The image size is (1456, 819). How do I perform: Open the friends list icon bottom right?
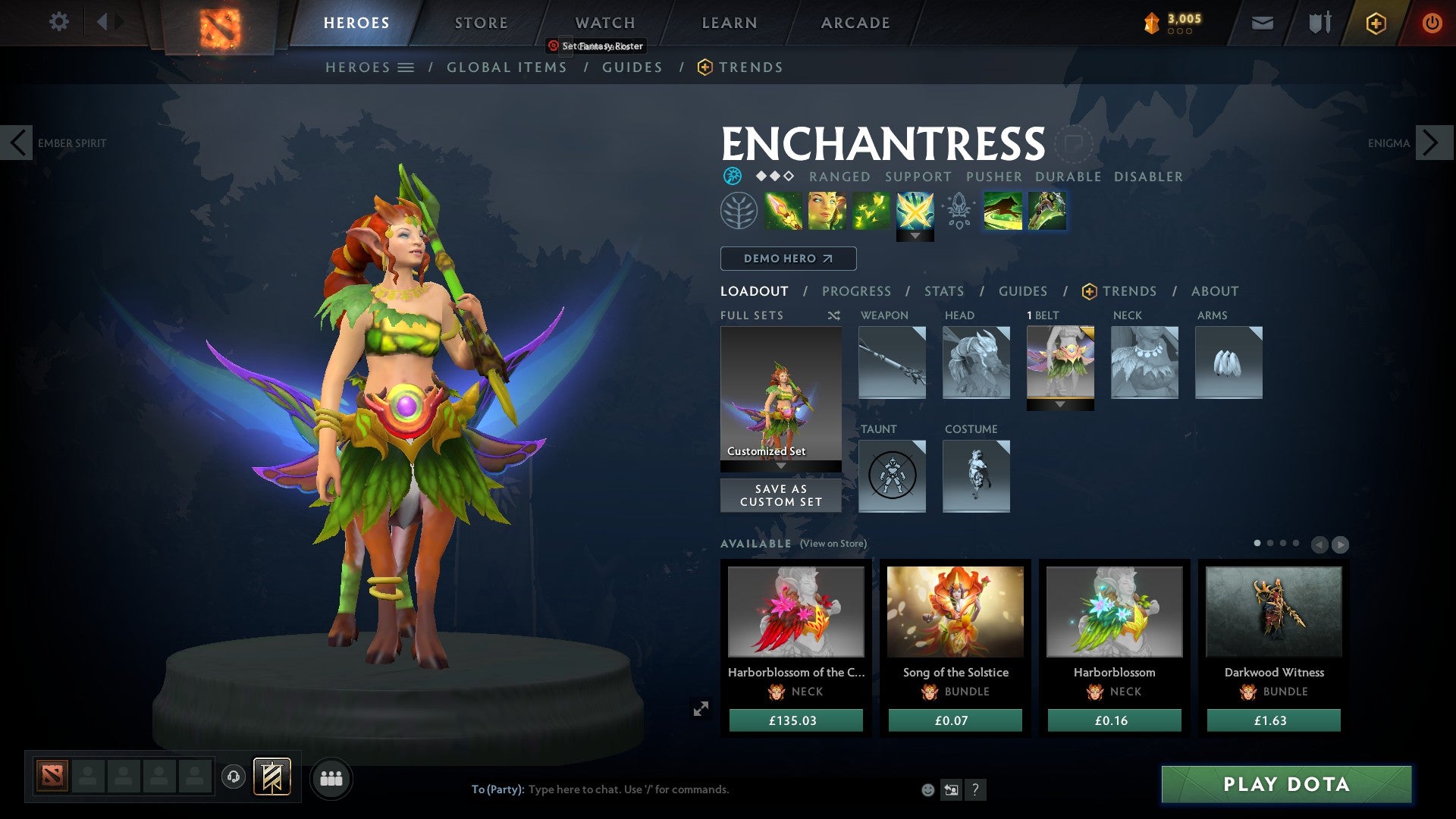pyautogui.click(x=331, y=777)
